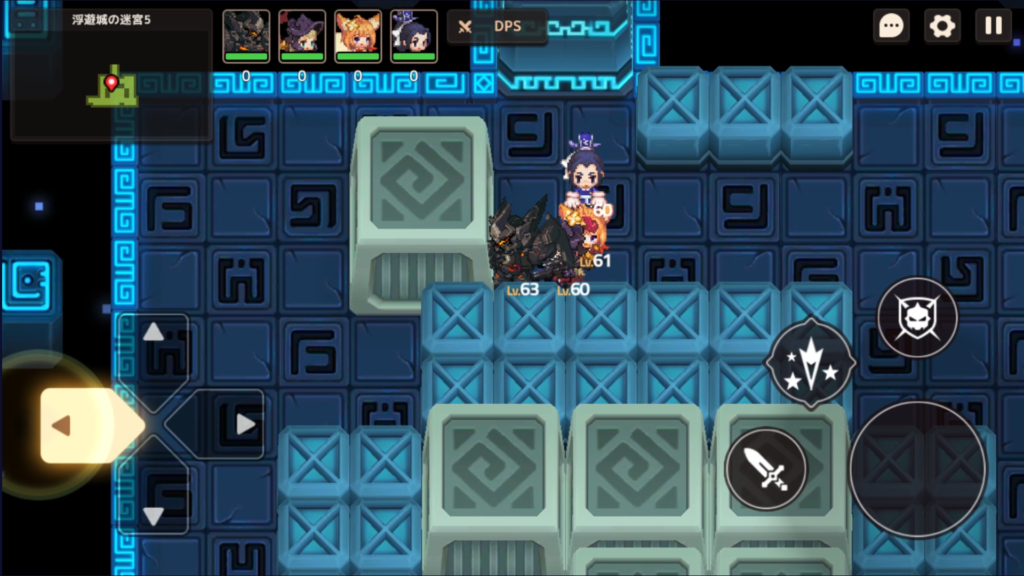Activate the star burst chain skill
This screenshot has width=1024, height=576.
pos(810,362)
